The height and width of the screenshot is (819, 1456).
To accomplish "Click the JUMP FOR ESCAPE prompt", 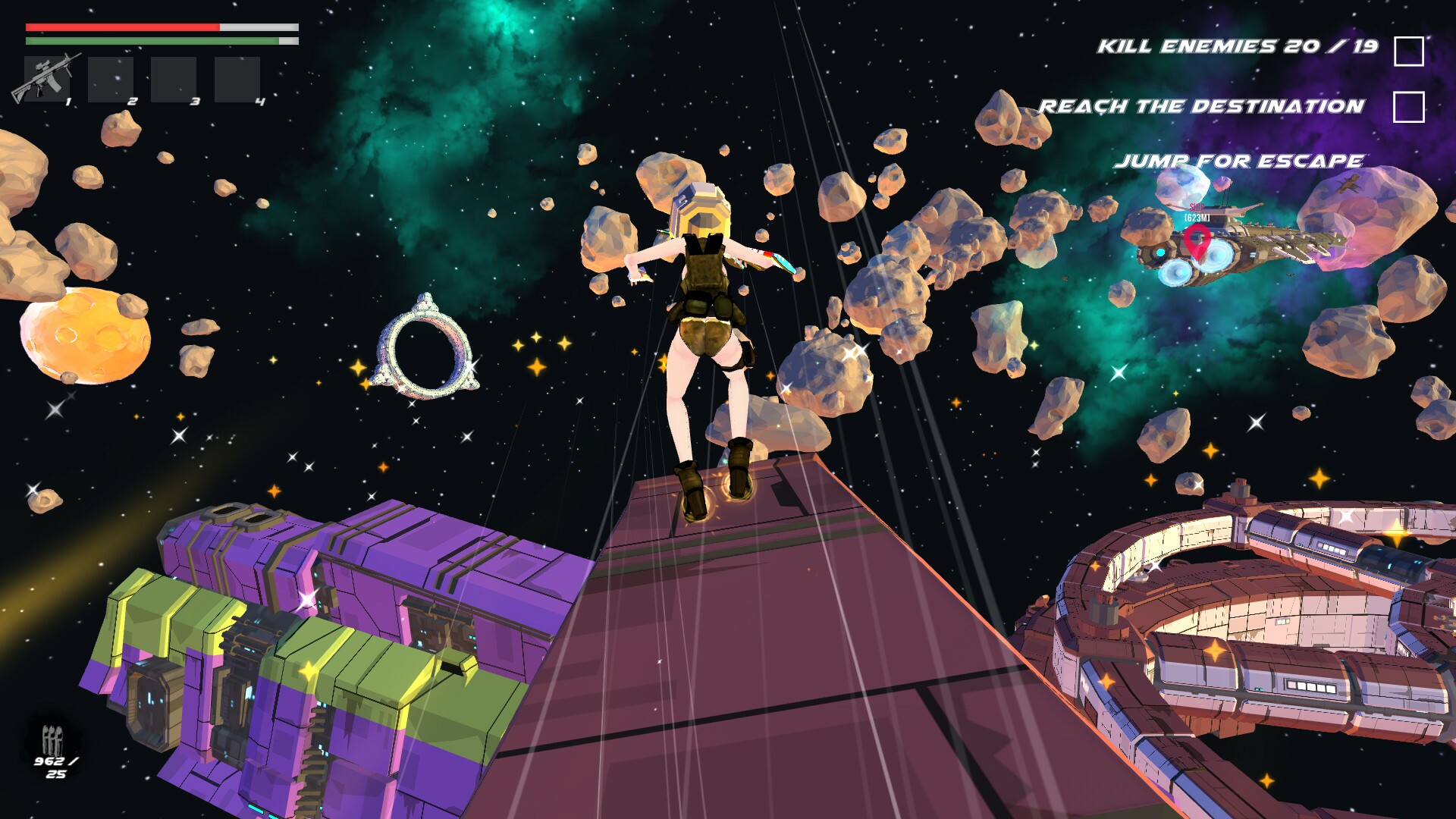I will tap(1239, 160).
